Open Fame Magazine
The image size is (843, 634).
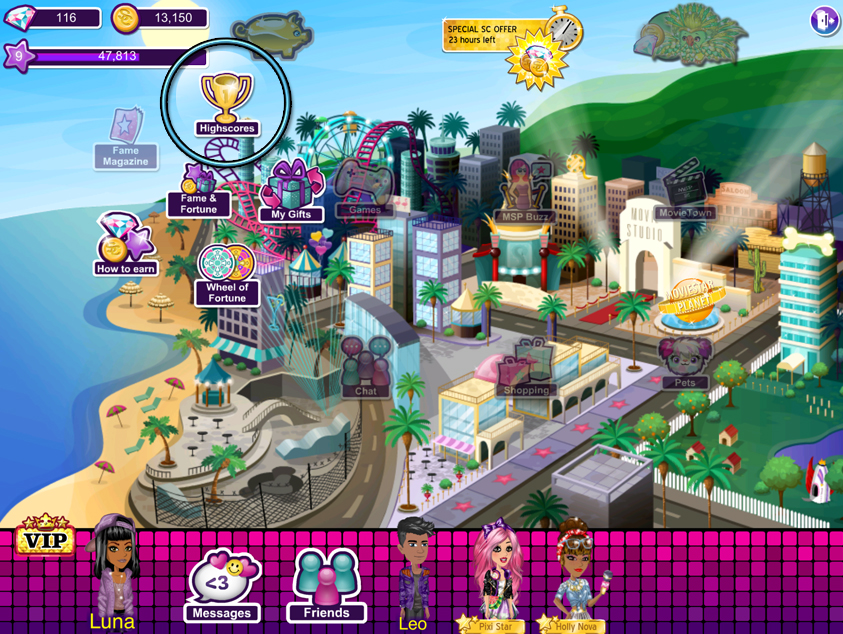(126, 136)
